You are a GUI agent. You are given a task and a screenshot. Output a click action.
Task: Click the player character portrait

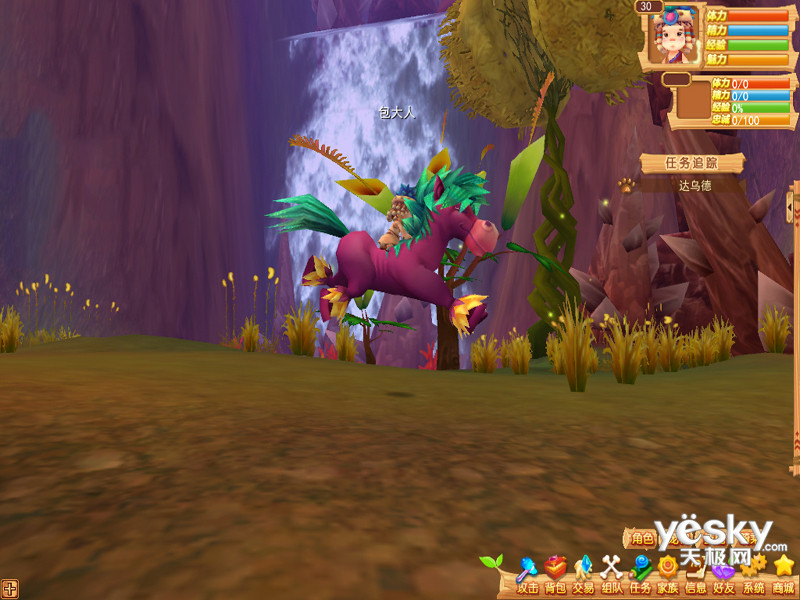672,38
